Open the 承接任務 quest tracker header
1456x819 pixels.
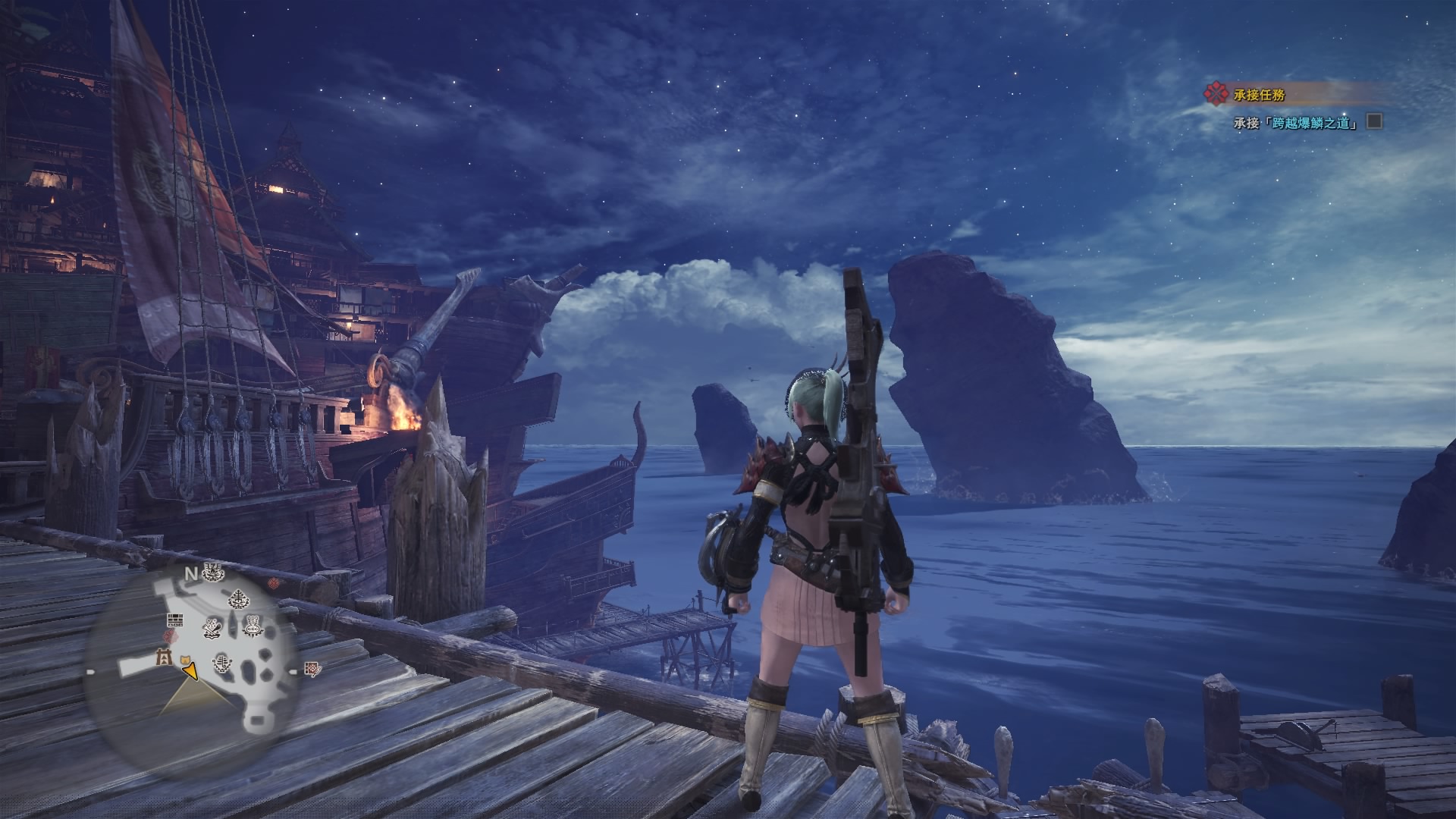click(1259, 95)
